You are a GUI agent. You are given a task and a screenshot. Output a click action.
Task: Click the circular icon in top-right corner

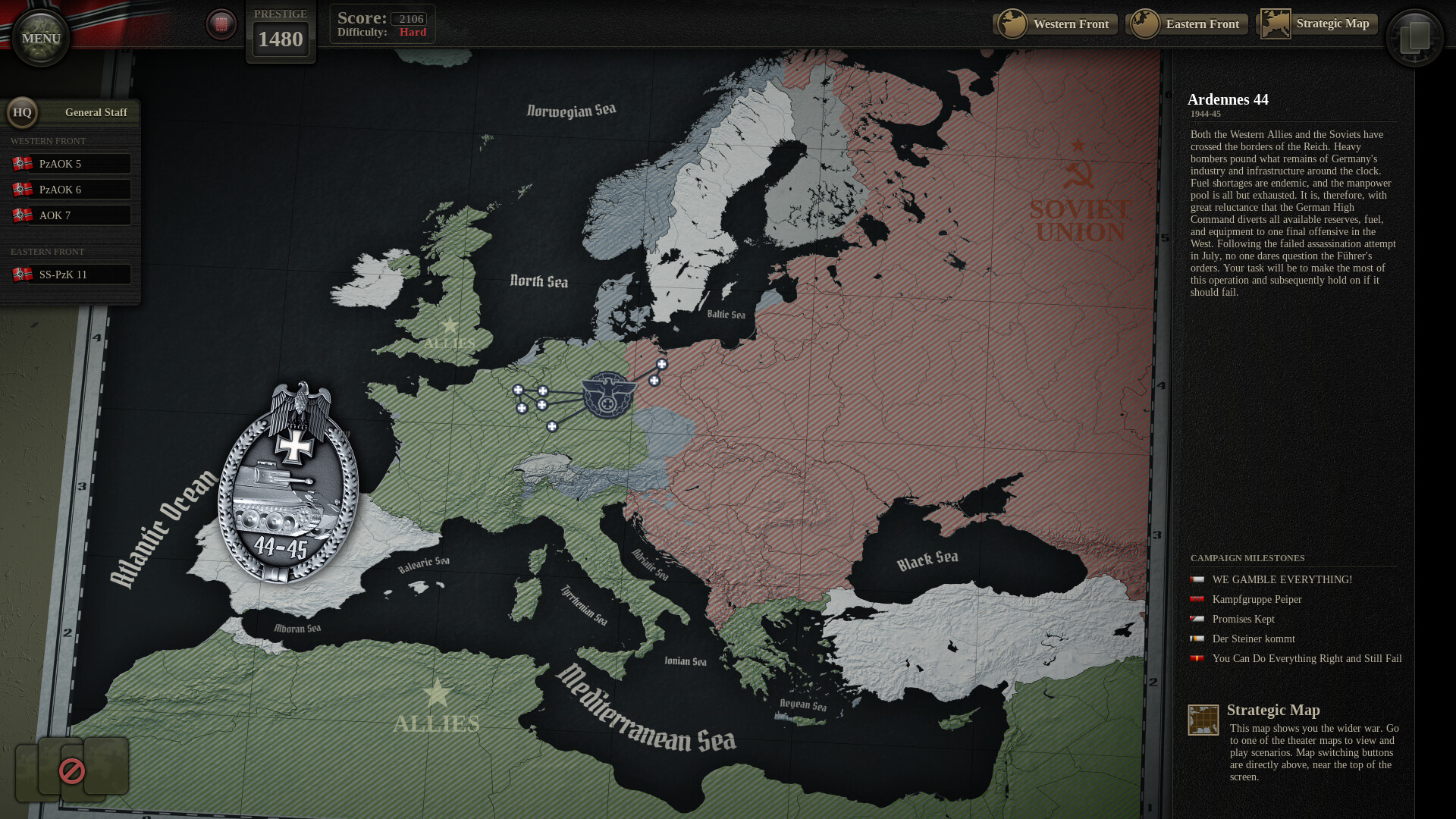(1415, 36)
